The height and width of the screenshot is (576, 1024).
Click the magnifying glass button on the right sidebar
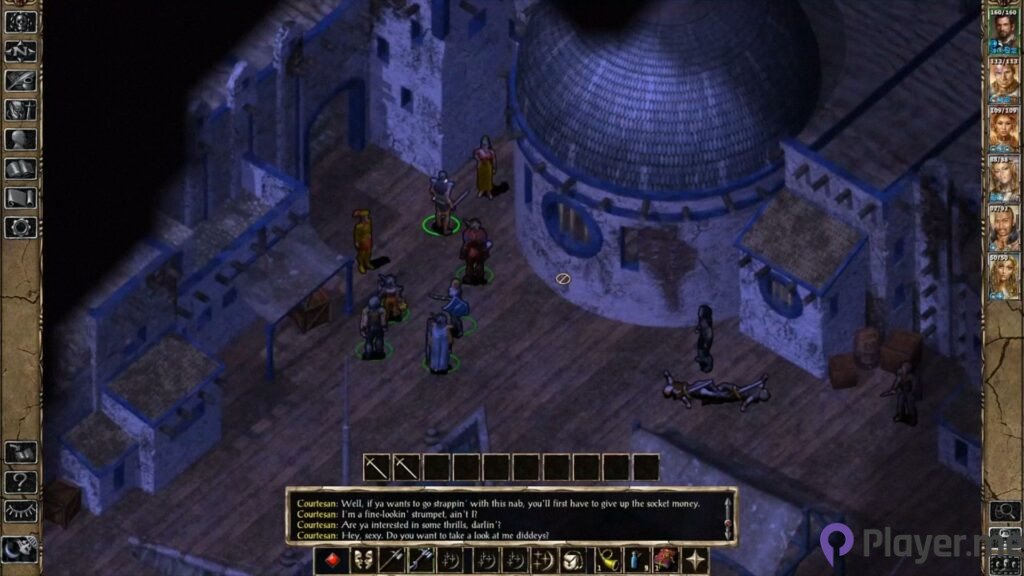[x=1003, y=512]
